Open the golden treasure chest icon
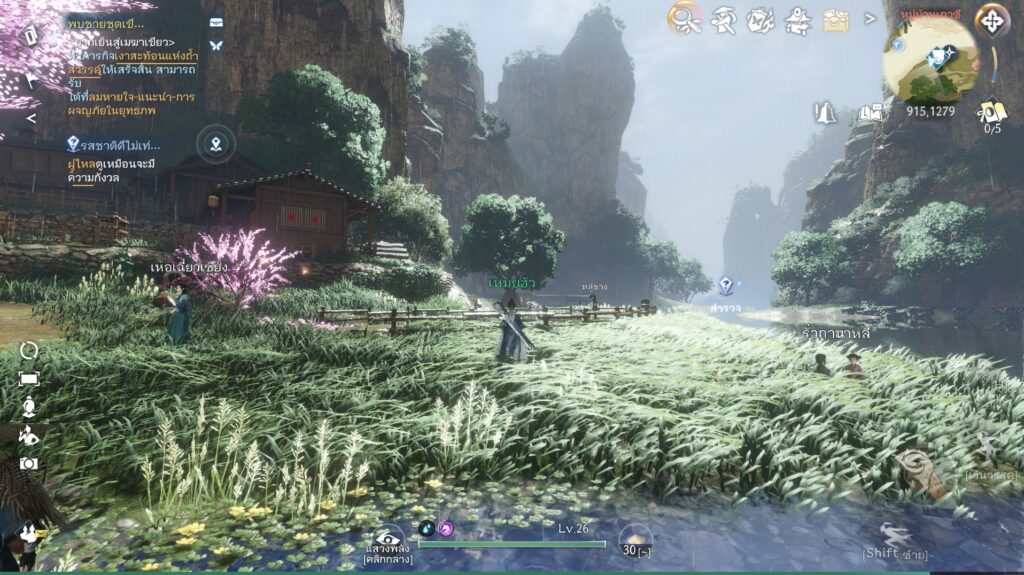 [836, 19]
